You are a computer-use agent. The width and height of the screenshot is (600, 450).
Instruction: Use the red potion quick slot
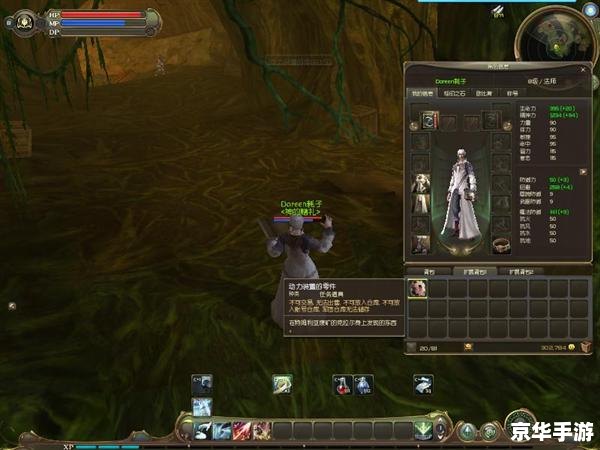342,384
